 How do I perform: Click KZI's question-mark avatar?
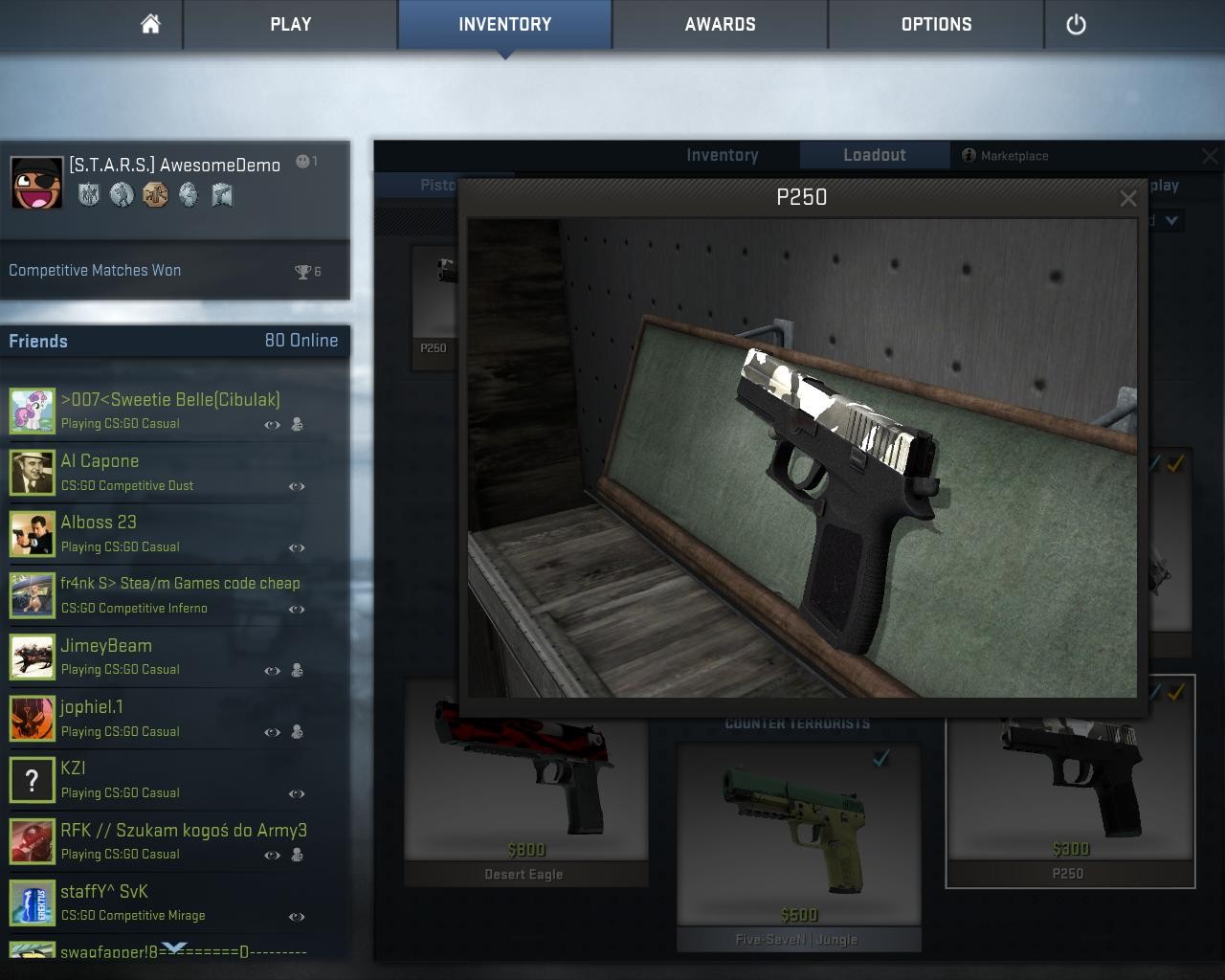pos(33,780)
